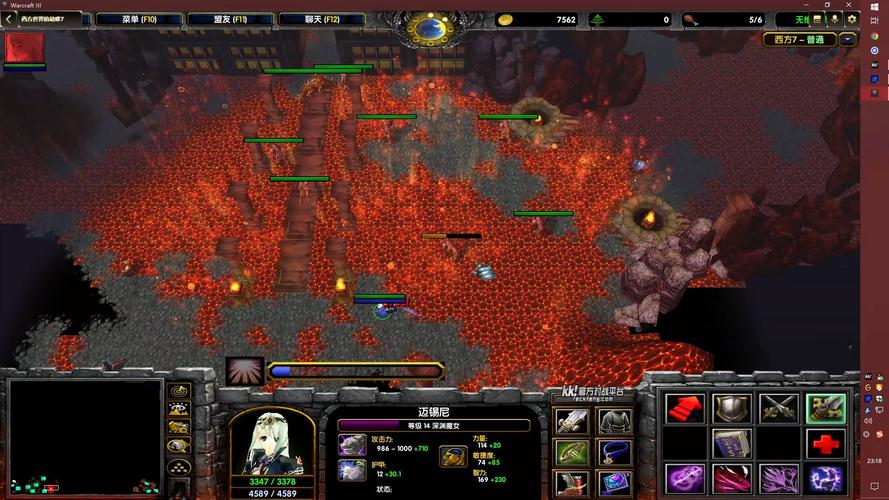Select the red boot inventory item

pos(571,484)
